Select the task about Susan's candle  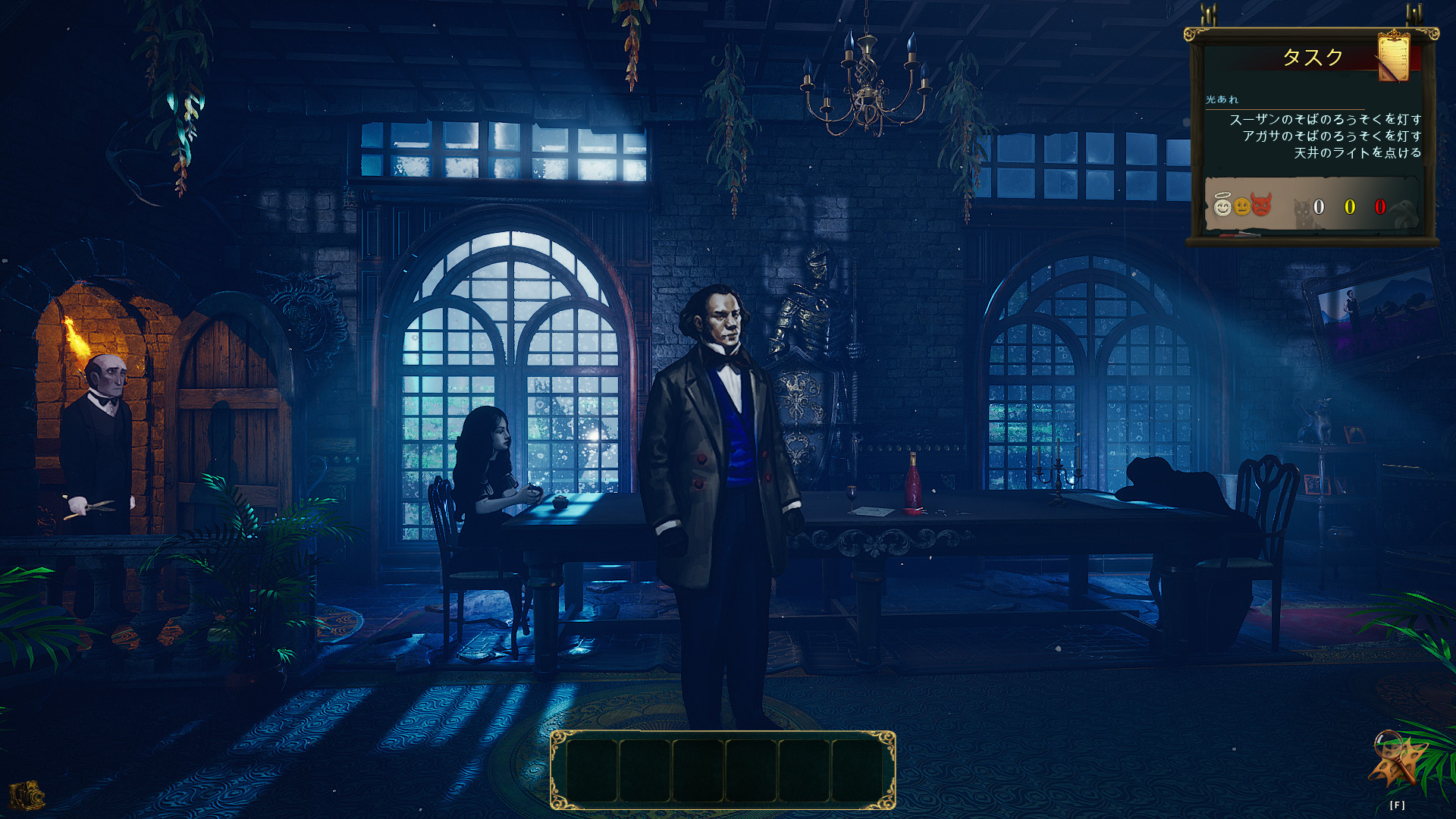(x=1325, y=119)
